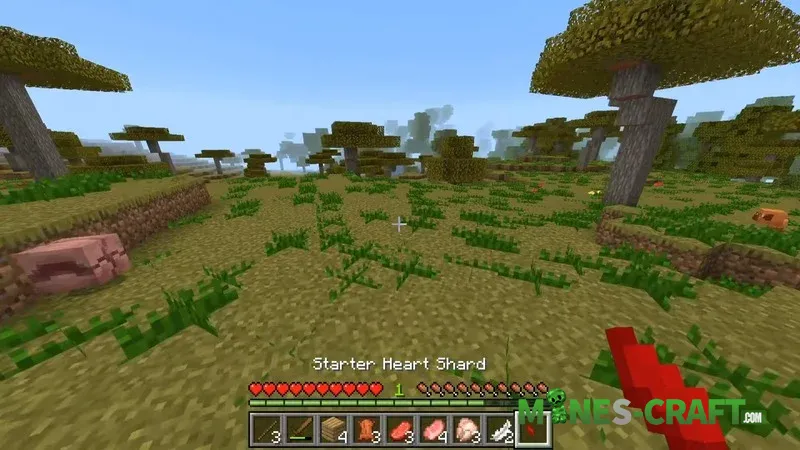Select the stick stack hotbar slot

tap(266, 429)
